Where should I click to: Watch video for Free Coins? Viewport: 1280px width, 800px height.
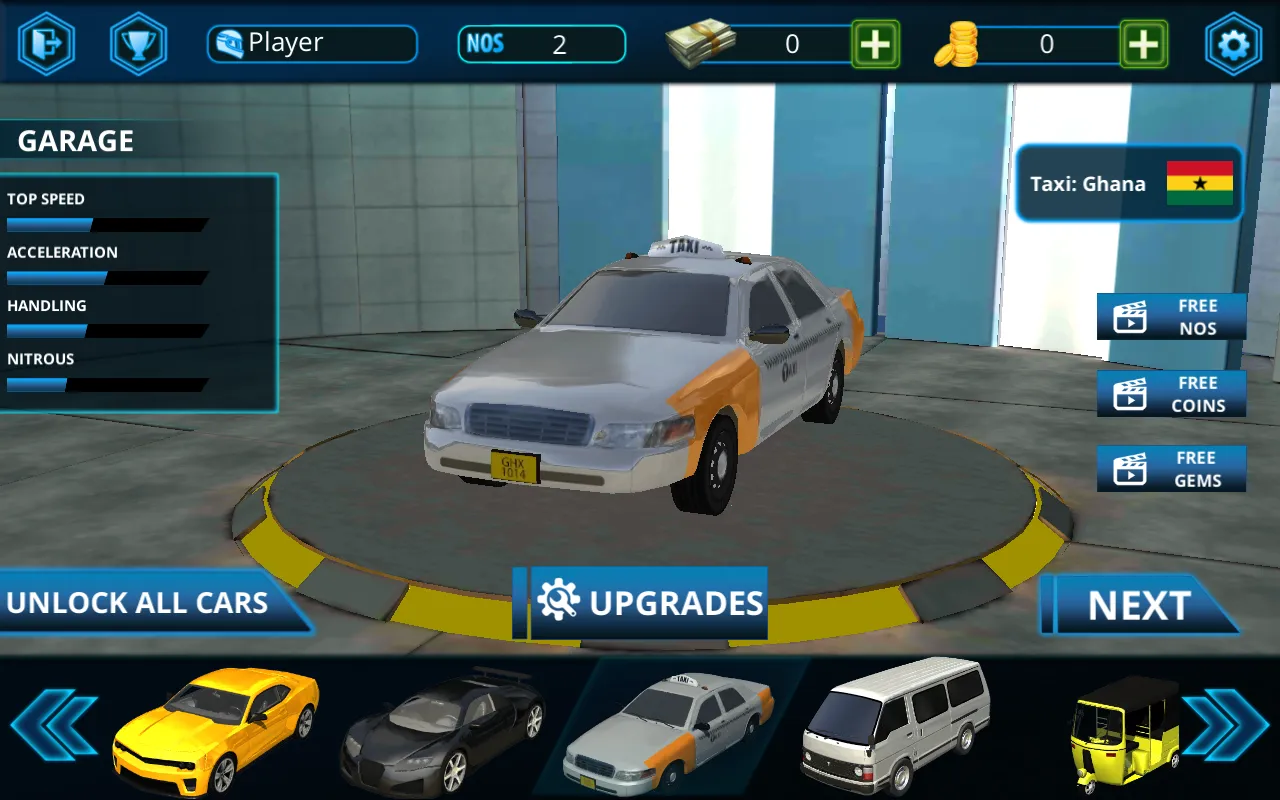point(1171,394)
